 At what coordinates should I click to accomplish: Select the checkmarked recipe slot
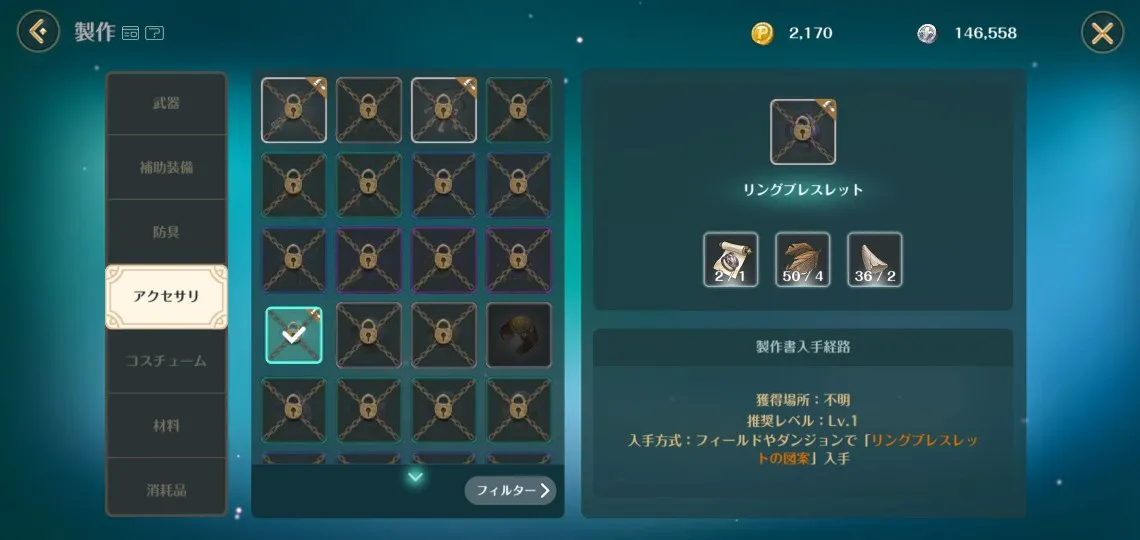coord(294,335)
